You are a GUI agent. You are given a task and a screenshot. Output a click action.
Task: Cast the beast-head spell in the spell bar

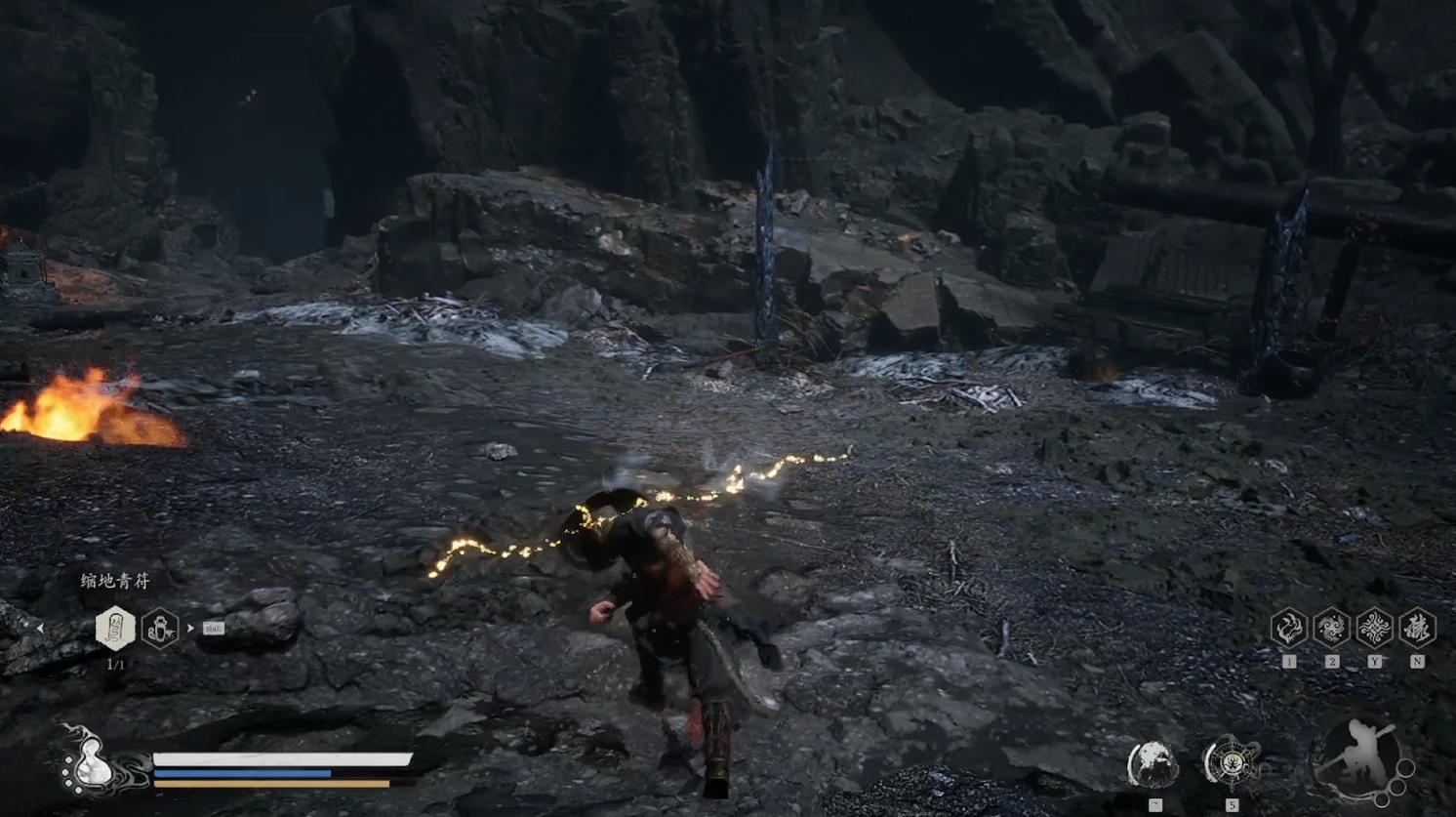pyautogui.click(x=1288, y=628)
